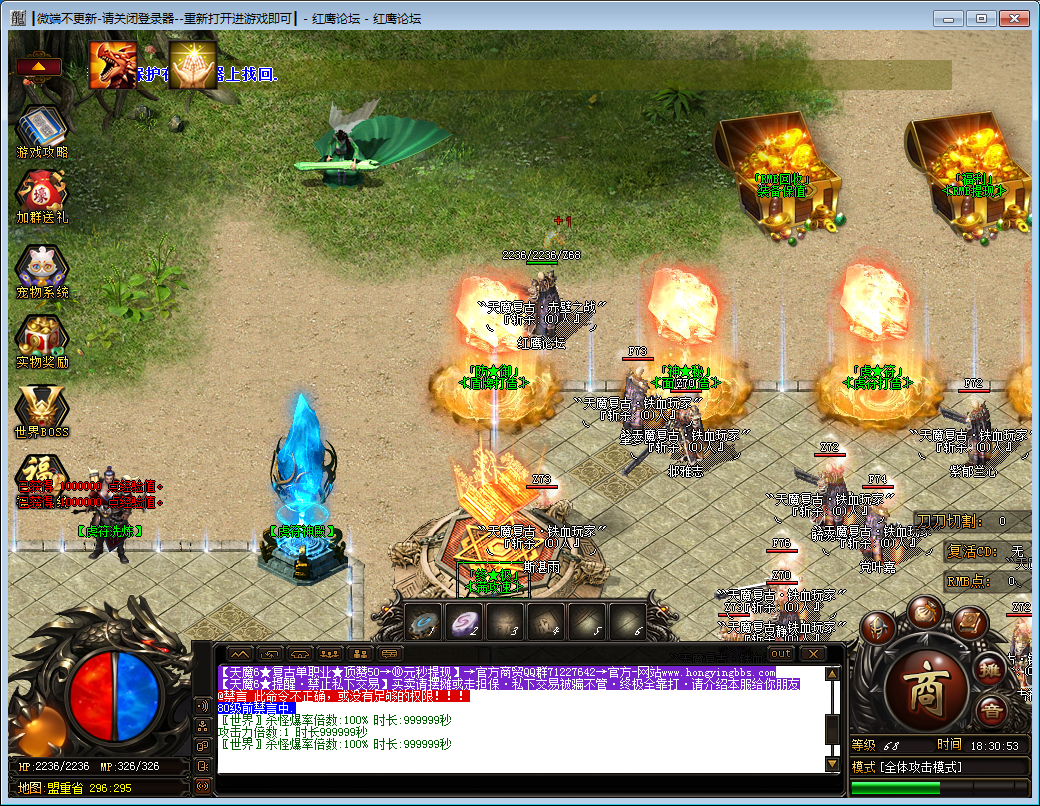Open the 实物奖励 rewards icon
The height and width of the screenshot is (806, 1040).
tap(41, 336)
